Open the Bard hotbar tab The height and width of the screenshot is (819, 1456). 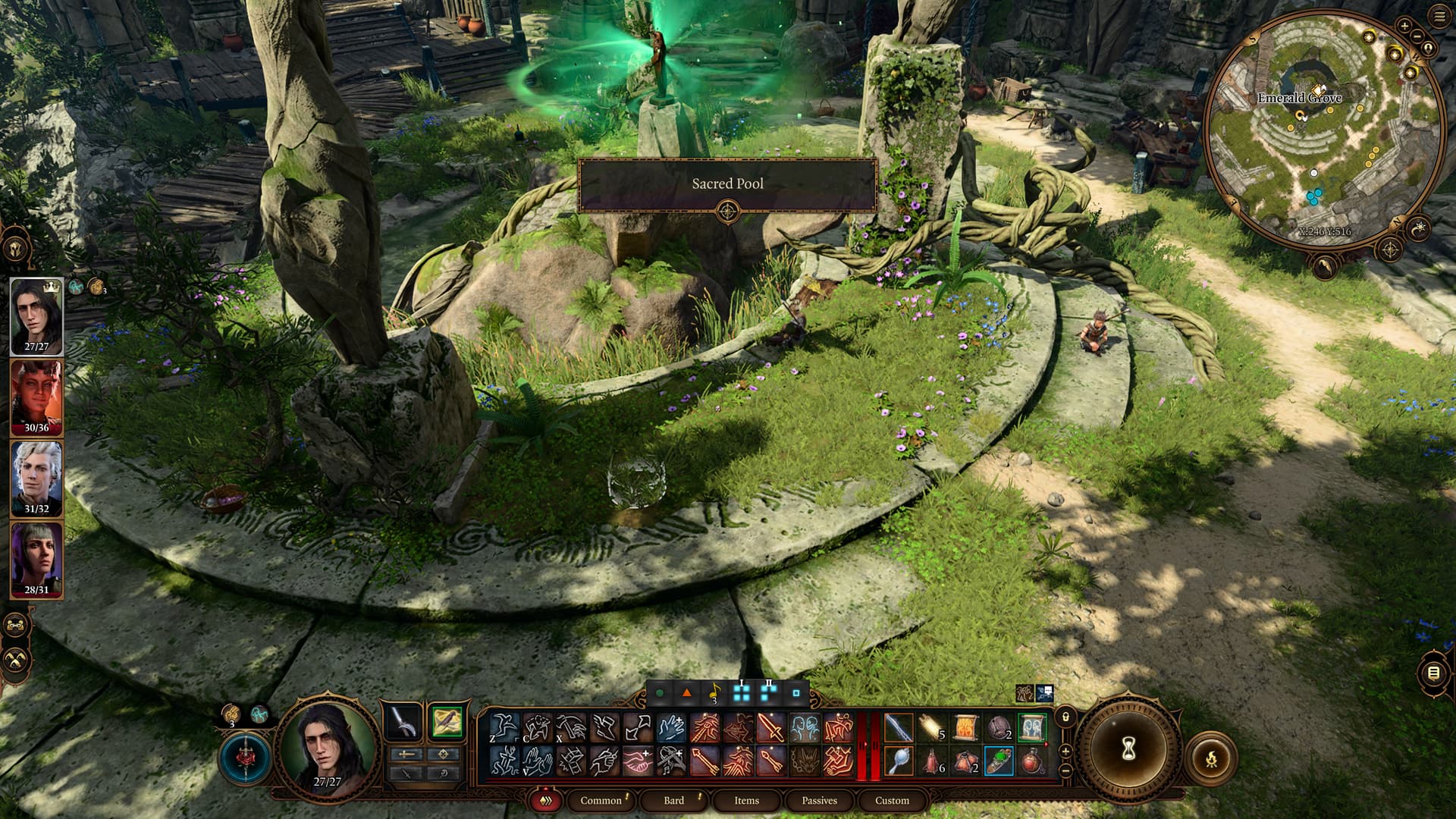[673, 801]
